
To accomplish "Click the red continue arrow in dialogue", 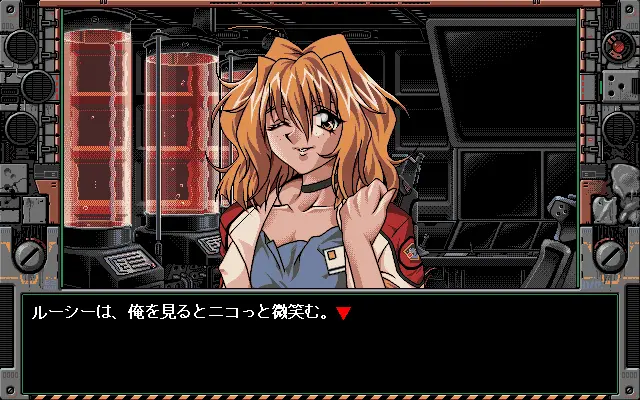I will (x=343, y=314).
